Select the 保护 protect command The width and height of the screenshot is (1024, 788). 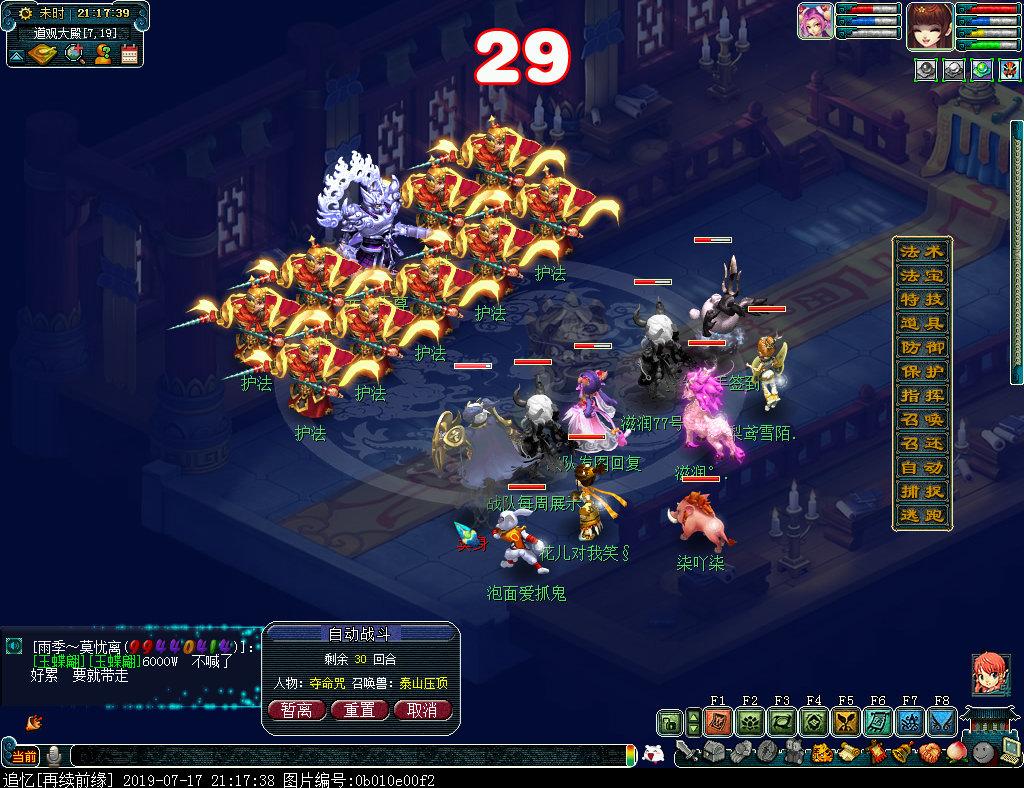(x=921, y=371)
